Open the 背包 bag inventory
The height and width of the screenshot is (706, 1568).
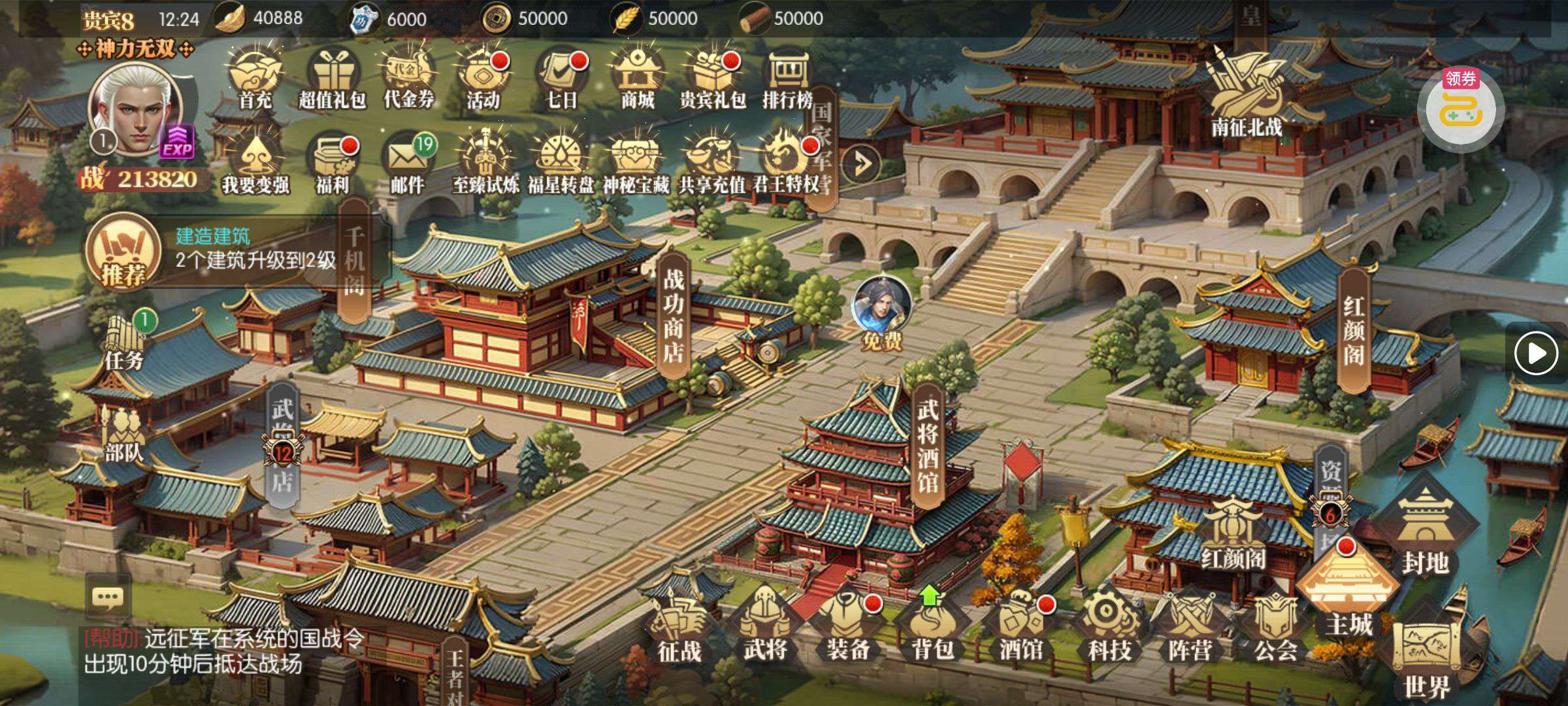932,626
